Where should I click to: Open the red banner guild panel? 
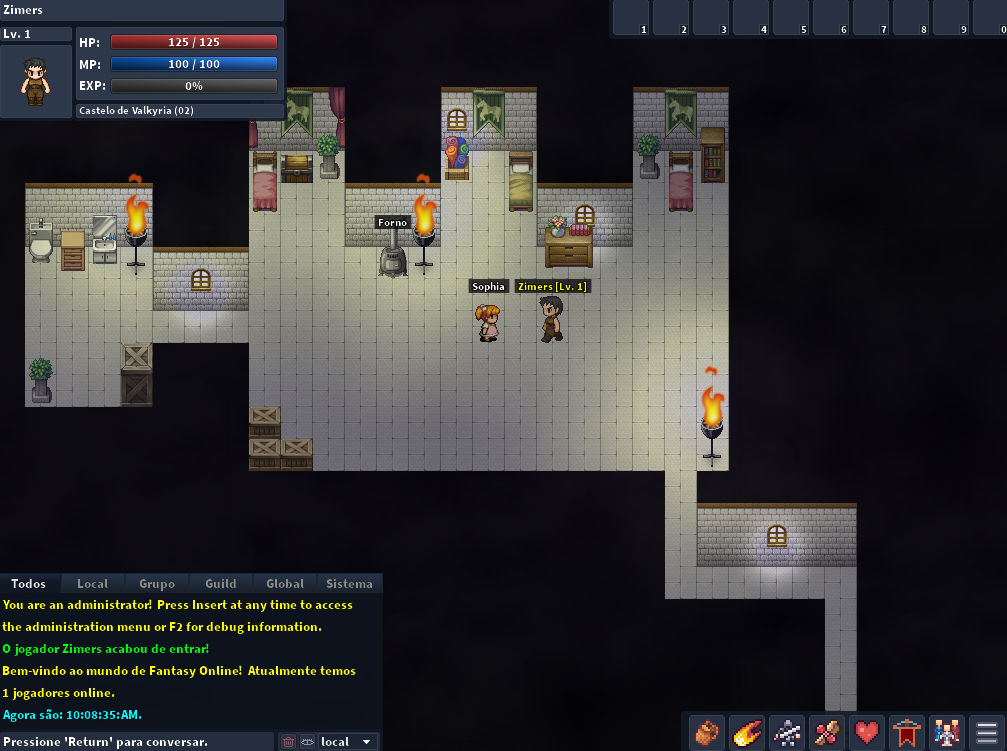[x=907, y=733]
